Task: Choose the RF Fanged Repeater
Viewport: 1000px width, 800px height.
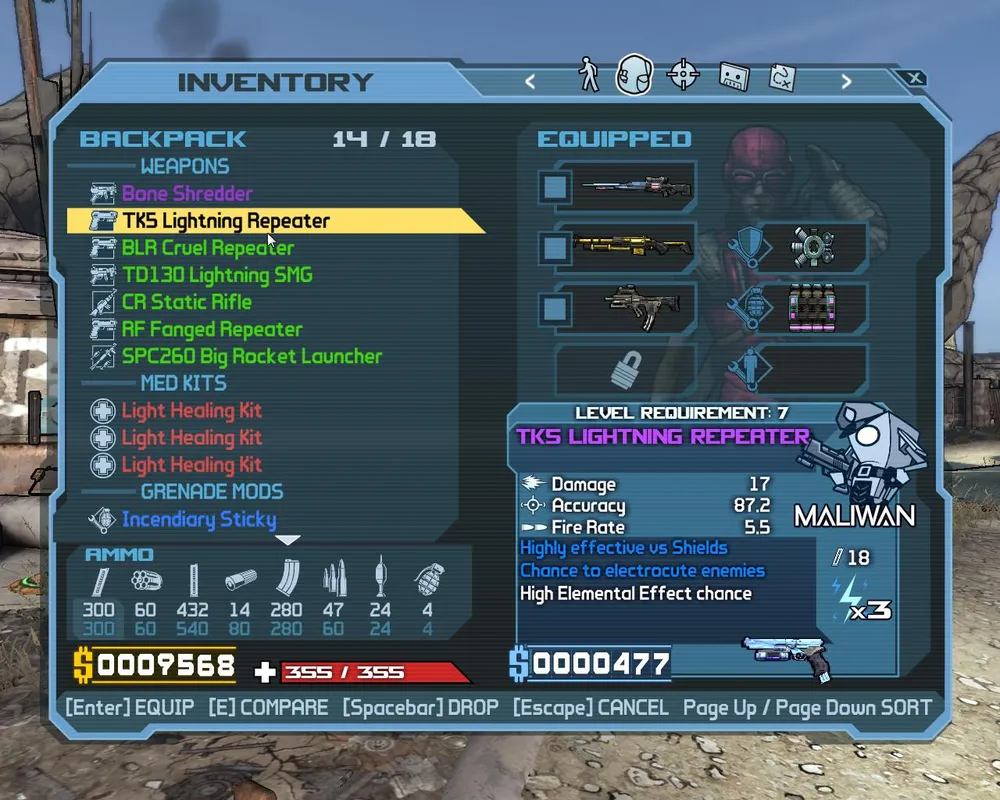Action: tap(212, 329)
